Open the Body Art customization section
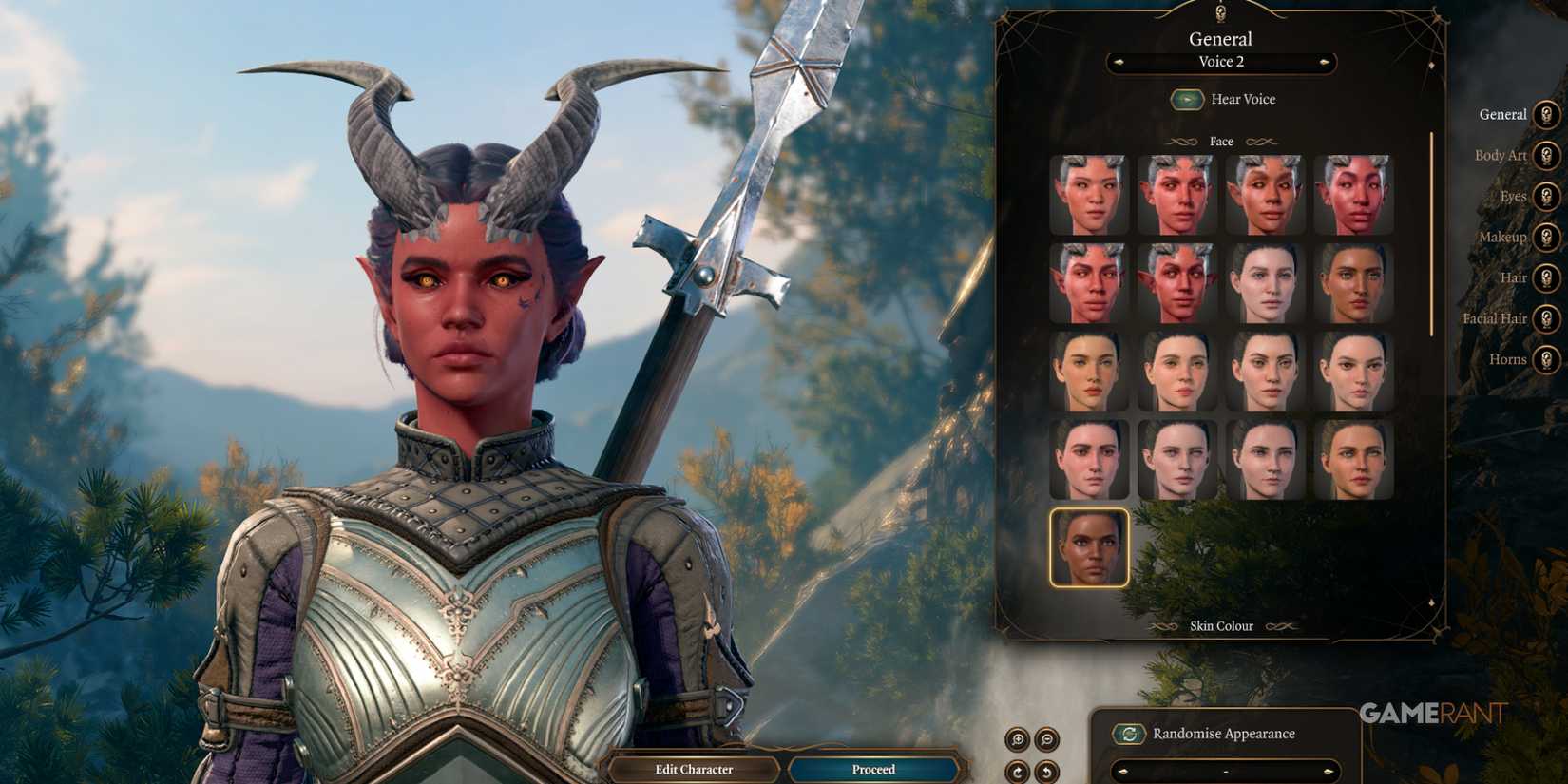 1546,156
